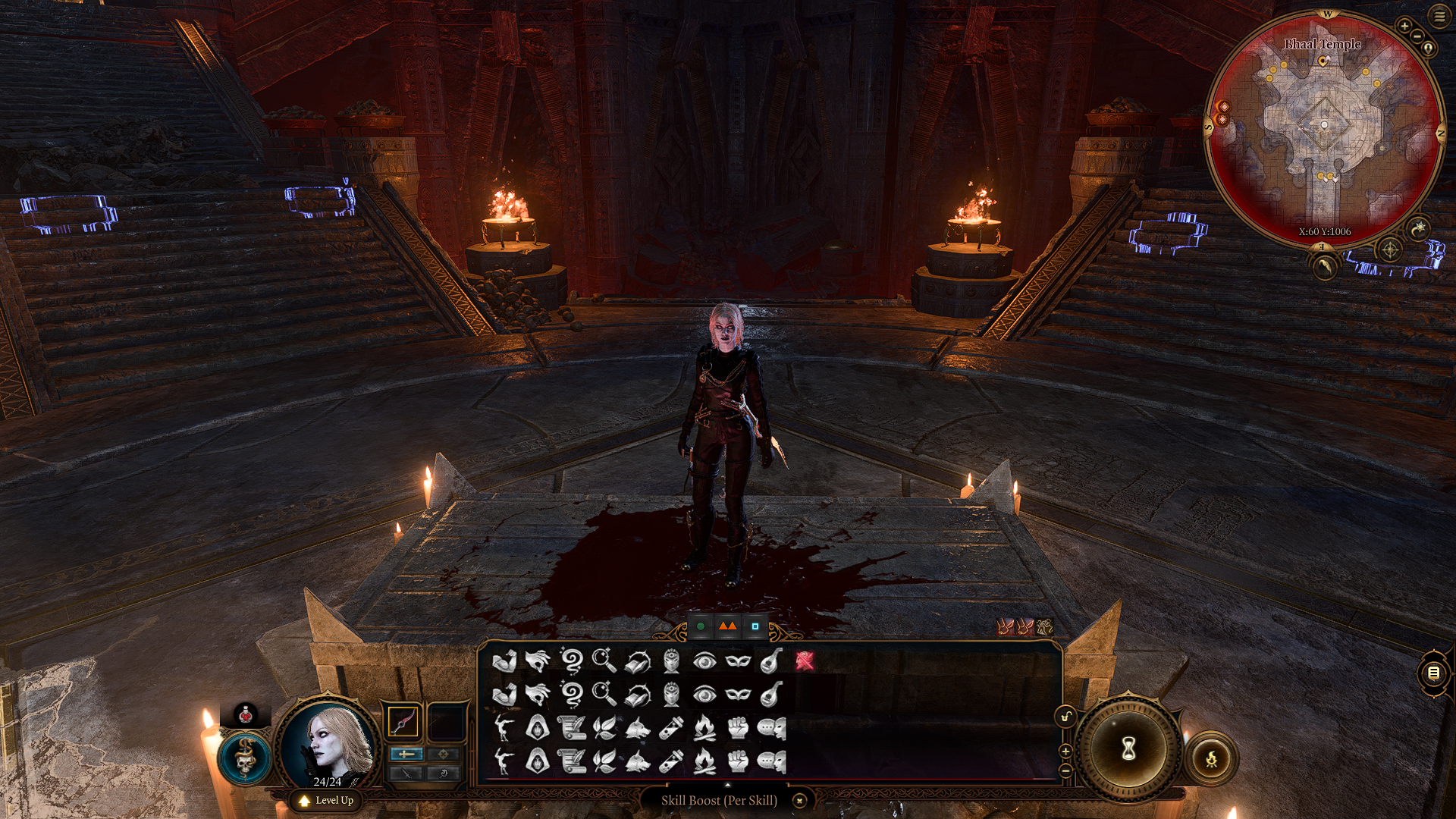Click the Survival campfire skill icon
1456x819 pixels.
pyautogui.click(x=703, y=729)
